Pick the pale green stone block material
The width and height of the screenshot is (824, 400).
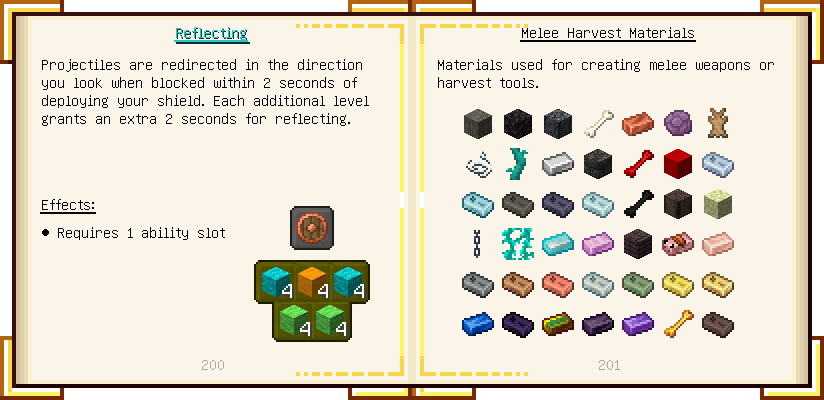718,204
